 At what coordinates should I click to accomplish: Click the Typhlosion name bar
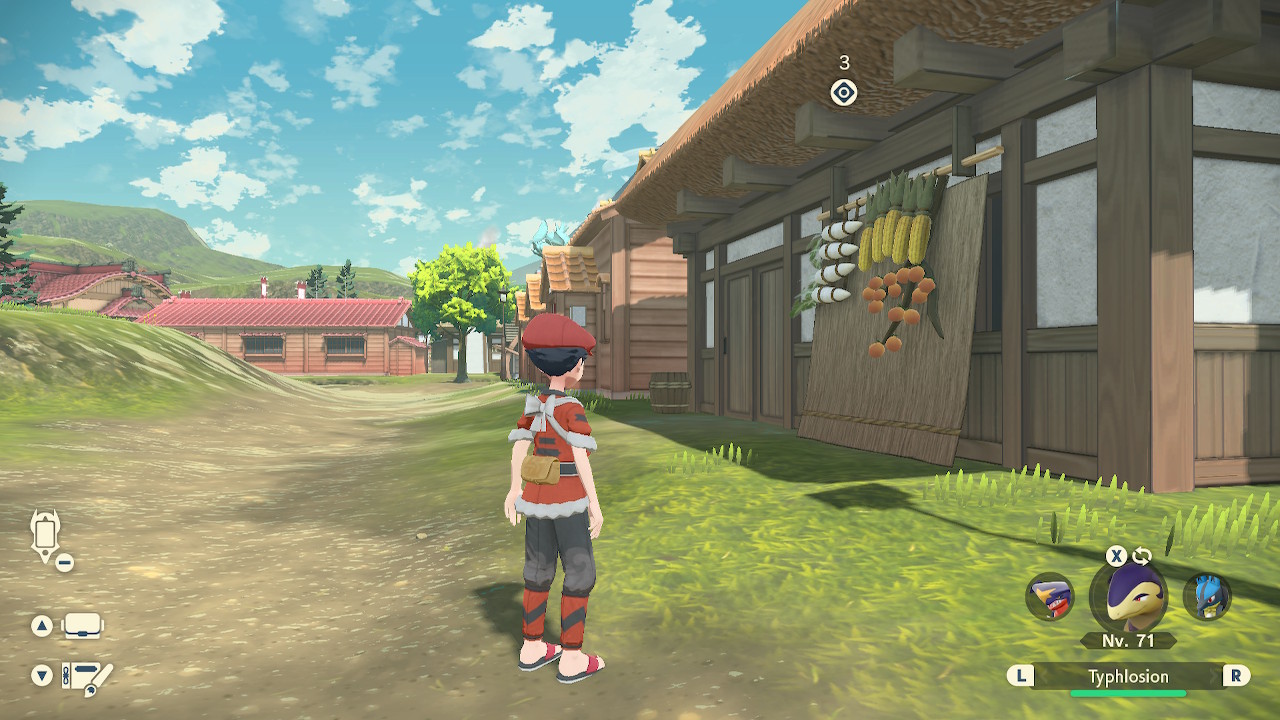coord(1128,677)
